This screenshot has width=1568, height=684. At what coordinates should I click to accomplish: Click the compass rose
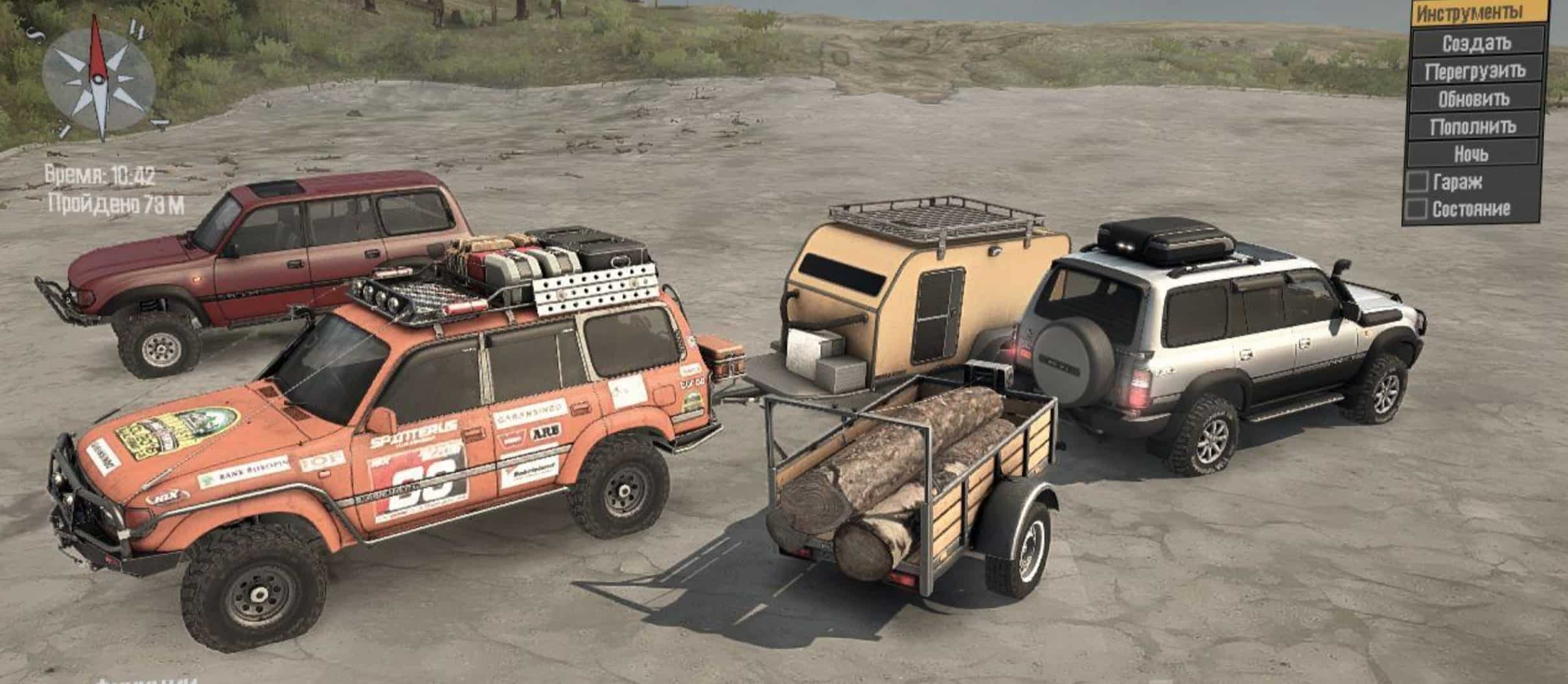point(98,78)
